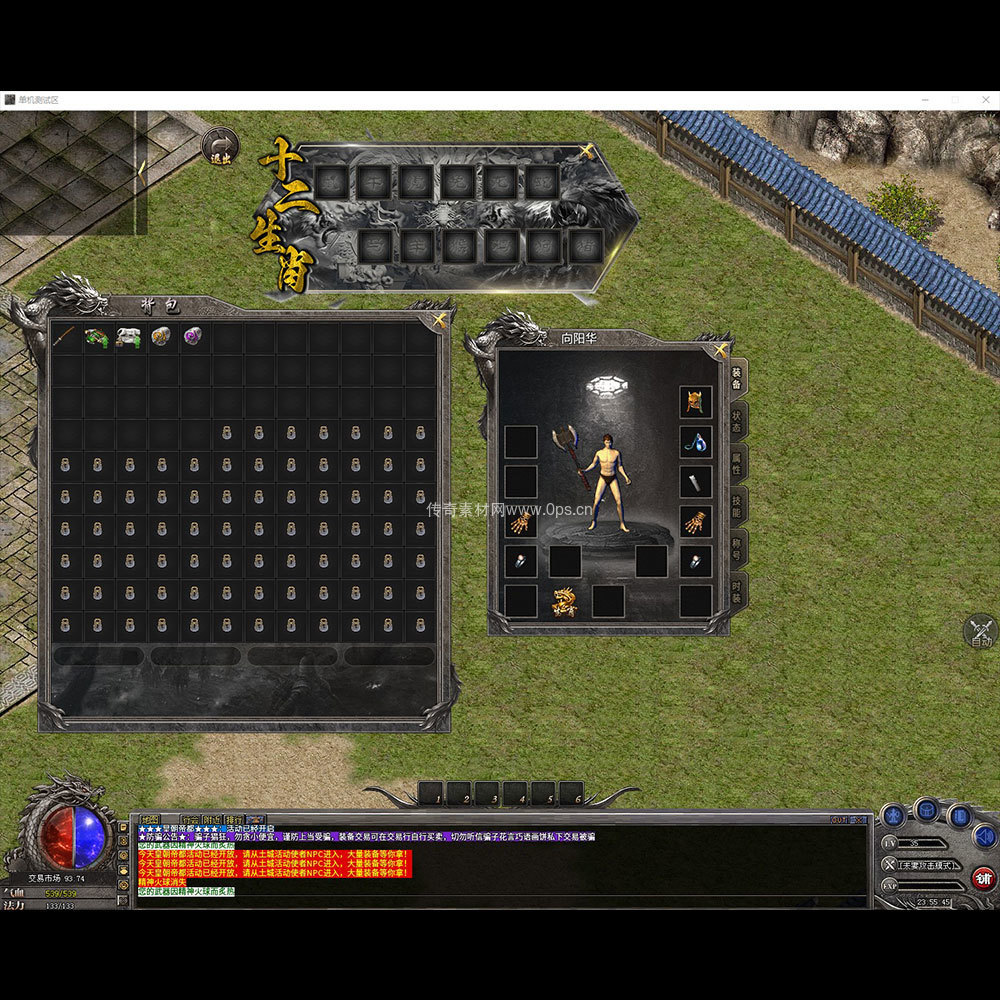Viewport: 1000px width, 1000px height.
Task: Toggle the crossed-swords auto-battle button
Action: pos(981,631)
